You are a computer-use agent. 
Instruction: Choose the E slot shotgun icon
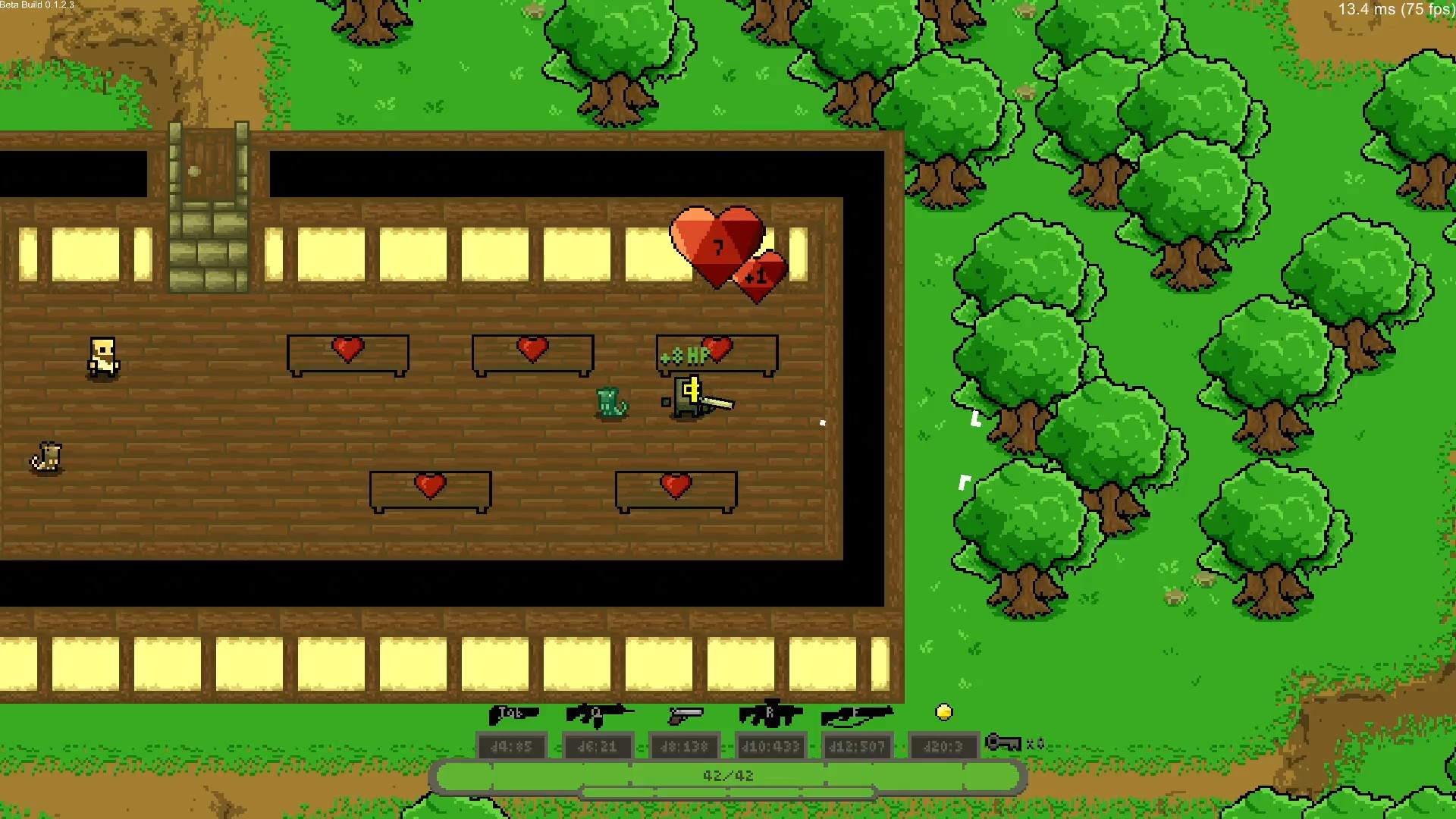pyautogui.click(x=855, y=714)
